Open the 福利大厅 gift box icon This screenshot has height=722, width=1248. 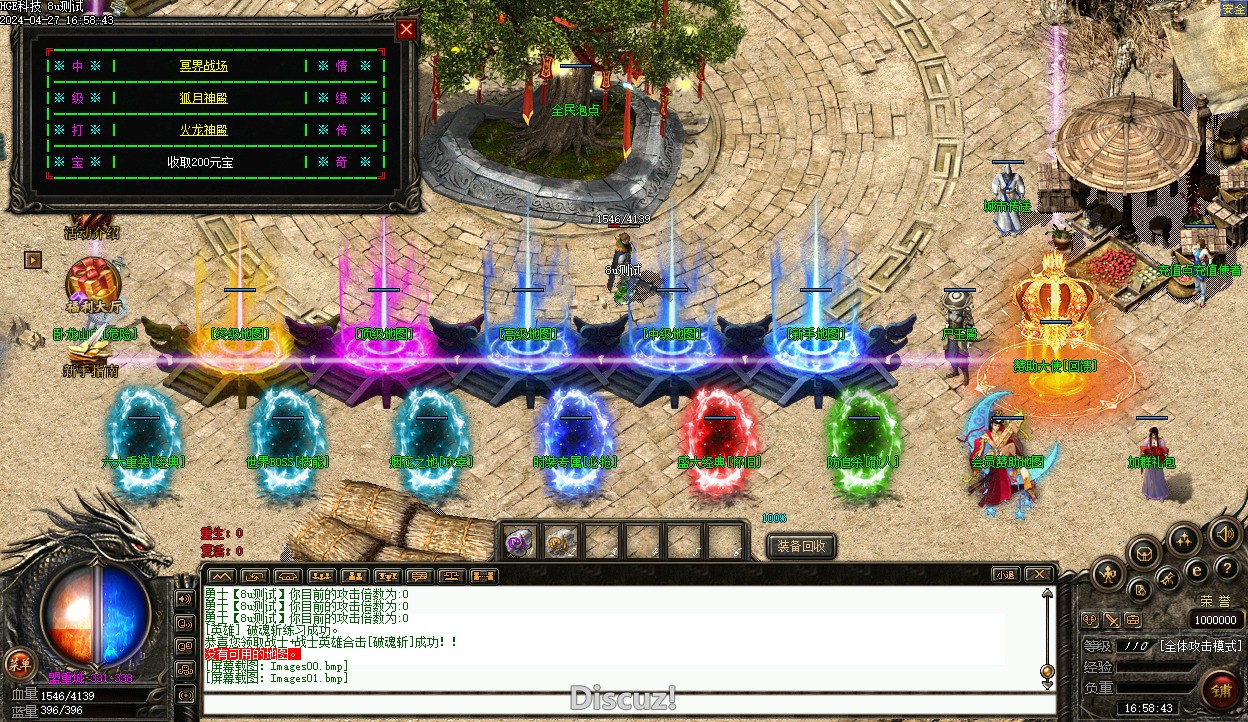[93, 281]
